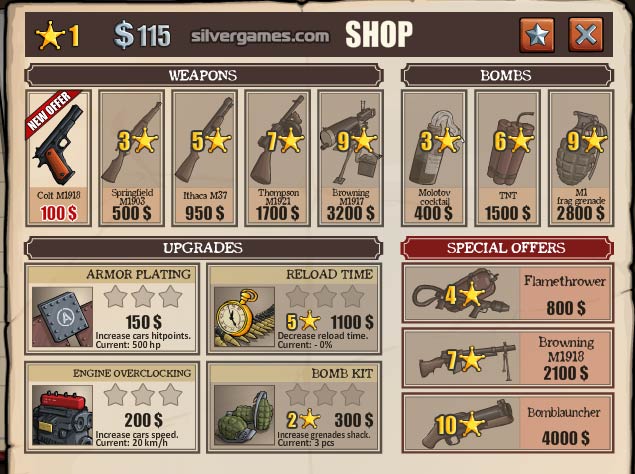Buy the Engine Overclocking upgrade
Screen dimensions: 635x474
(112, 401)
